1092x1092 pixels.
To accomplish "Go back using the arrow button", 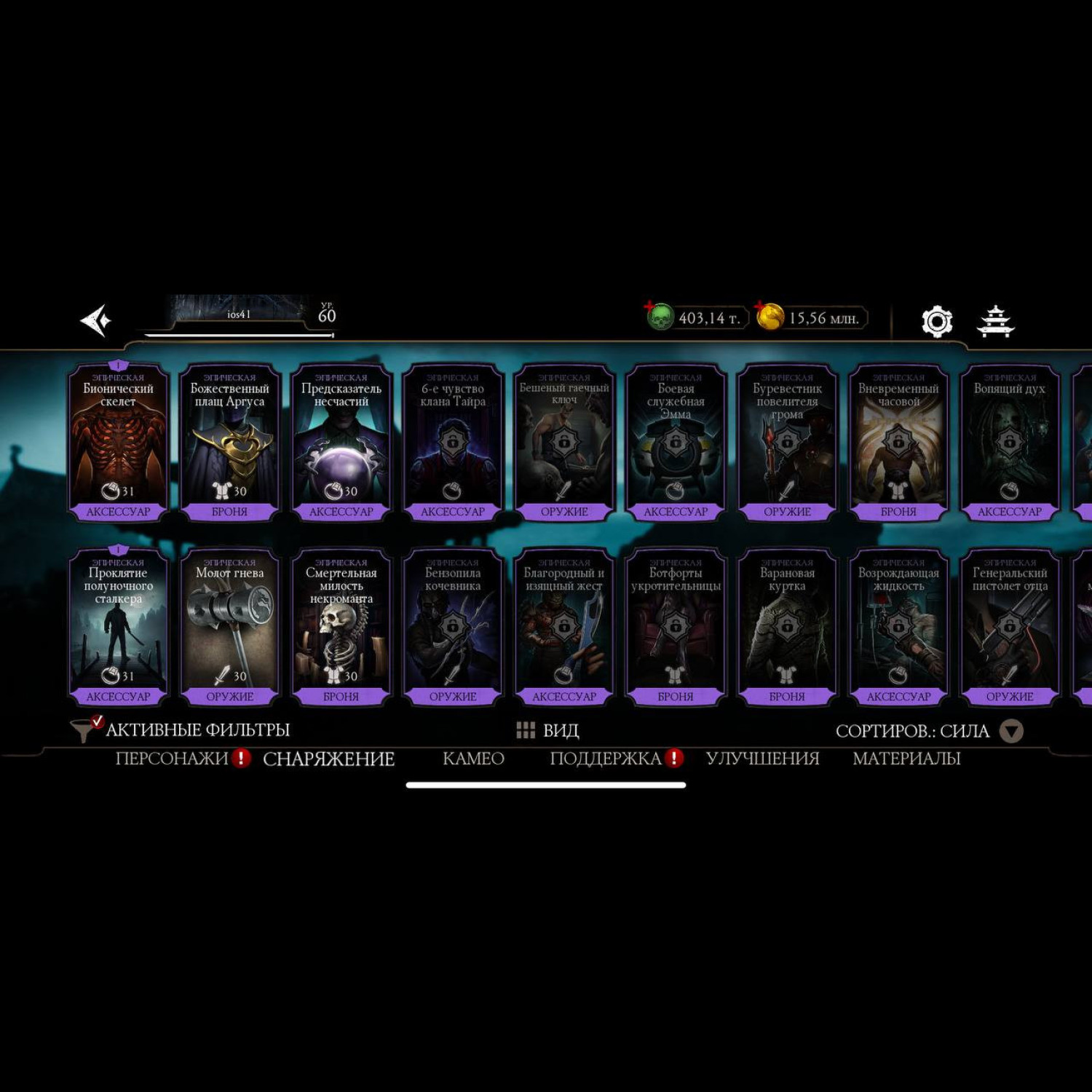I will [x=96, y=320].
